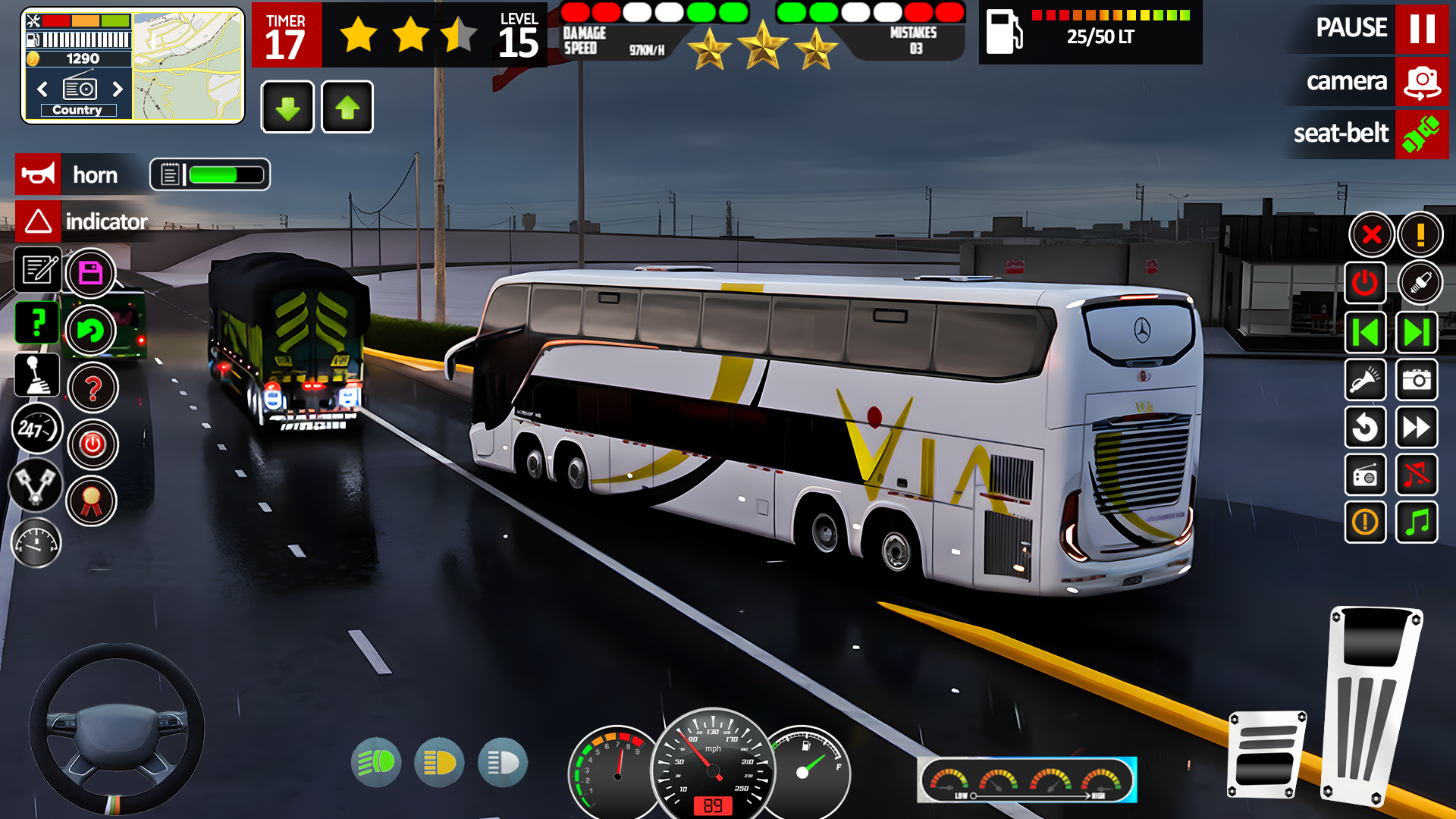Toggle the middle yellow headlight beam
This screenshot has width=1456, height=819.
(x=440, y=763)
